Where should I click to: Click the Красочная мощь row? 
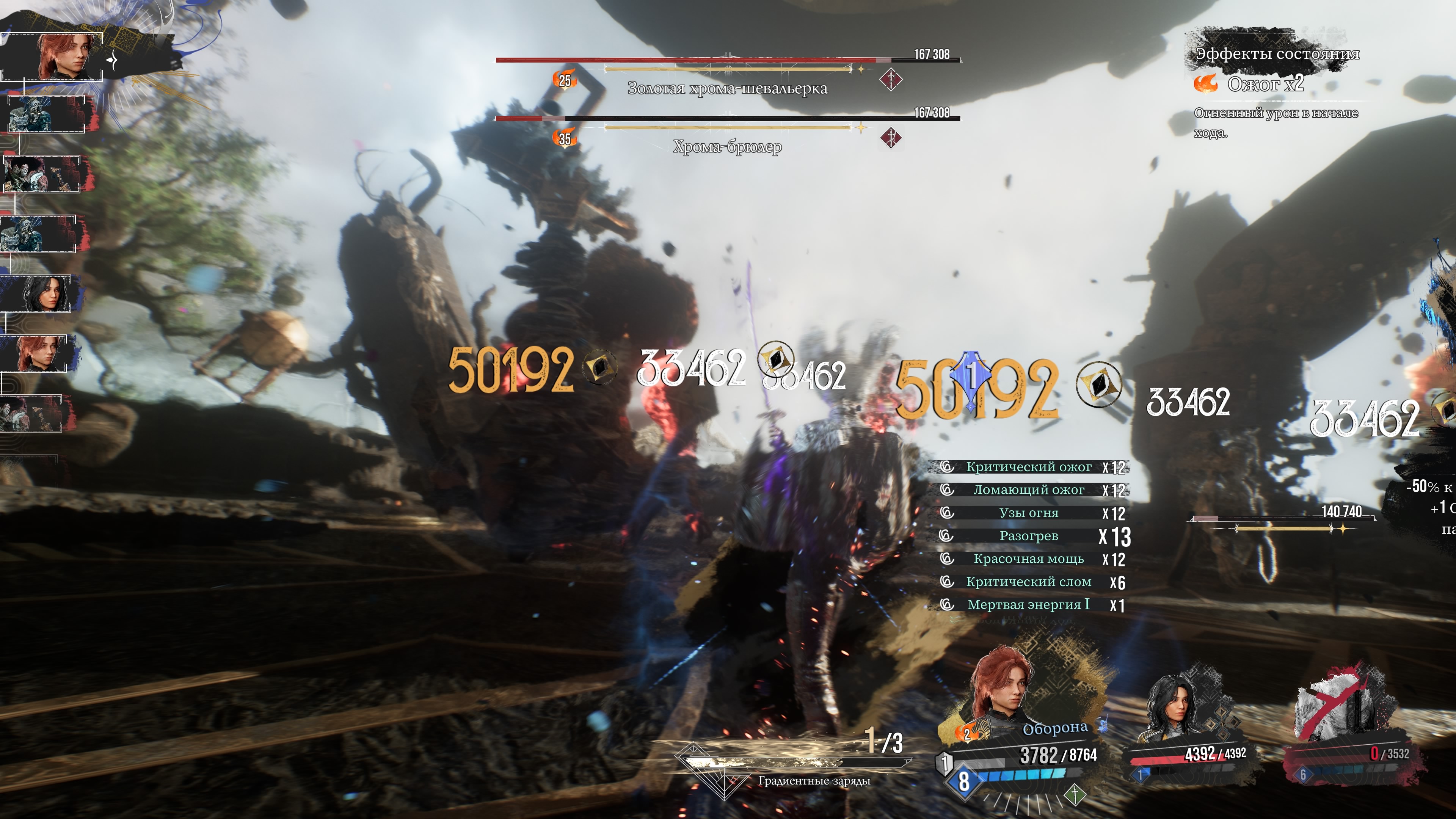click(1028, 559)
